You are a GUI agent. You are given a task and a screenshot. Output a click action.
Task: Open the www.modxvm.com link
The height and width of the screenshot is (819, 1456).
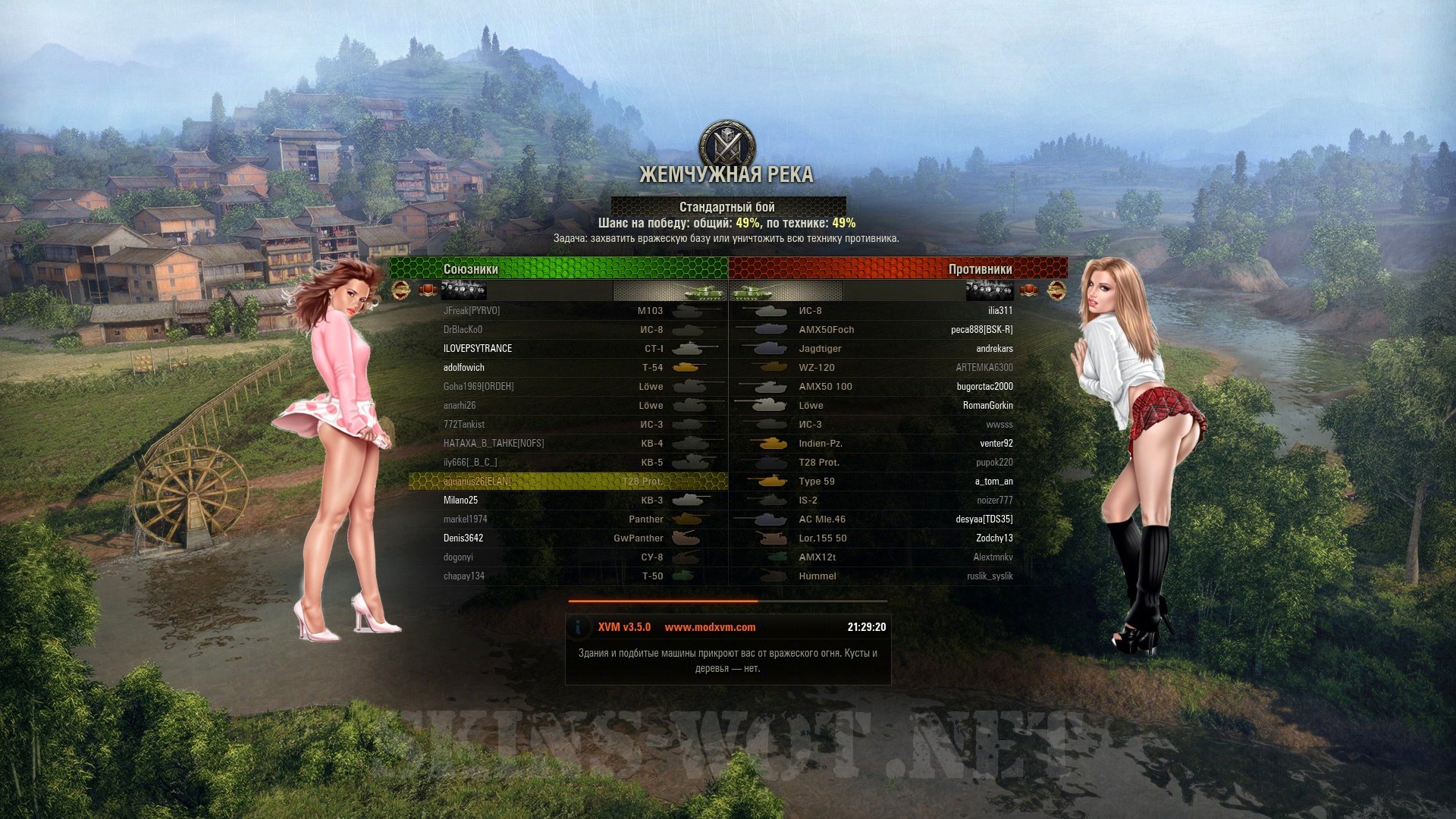710,627
